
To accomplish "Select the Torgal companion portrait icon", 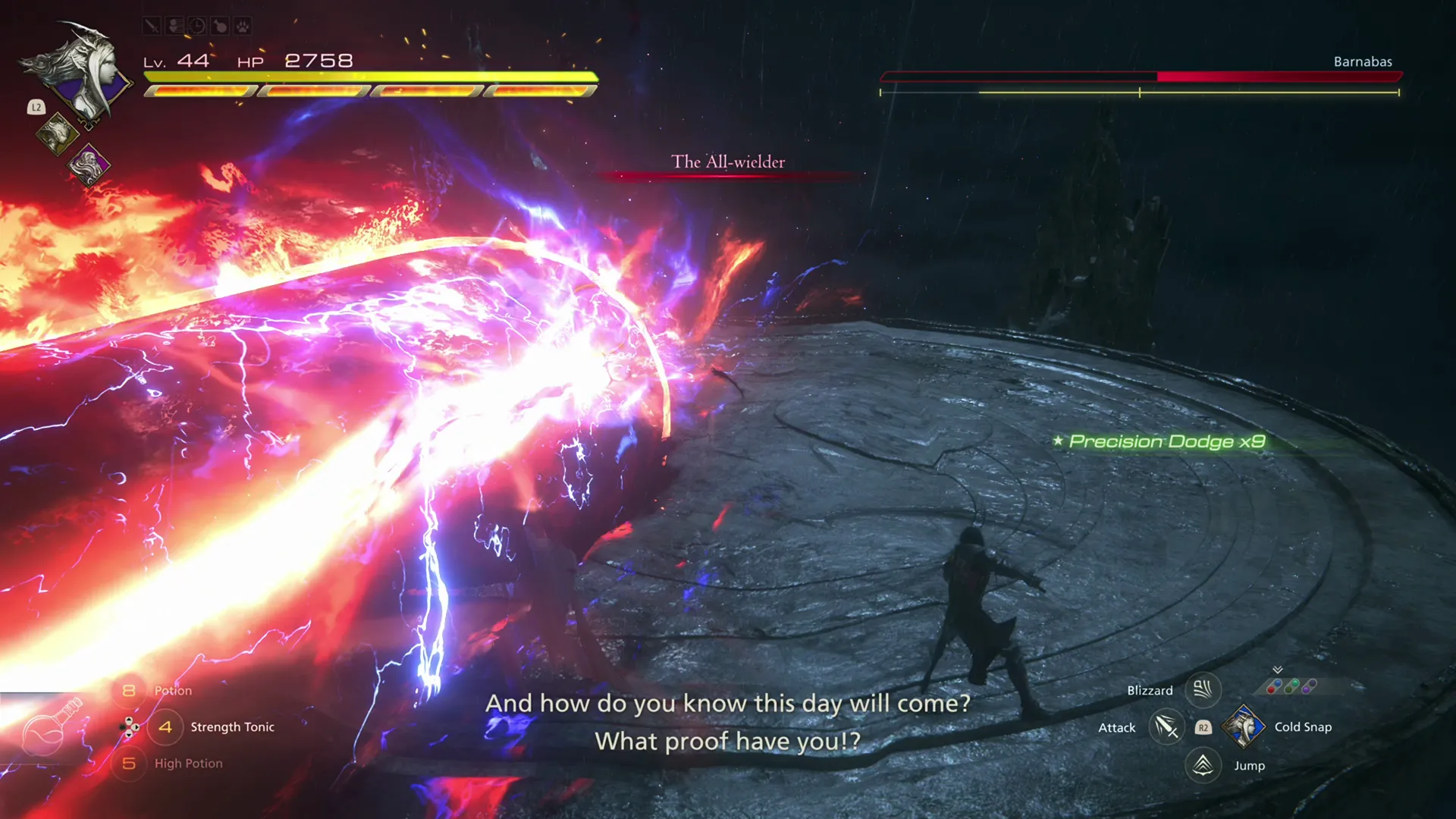I will pos(57,133).
